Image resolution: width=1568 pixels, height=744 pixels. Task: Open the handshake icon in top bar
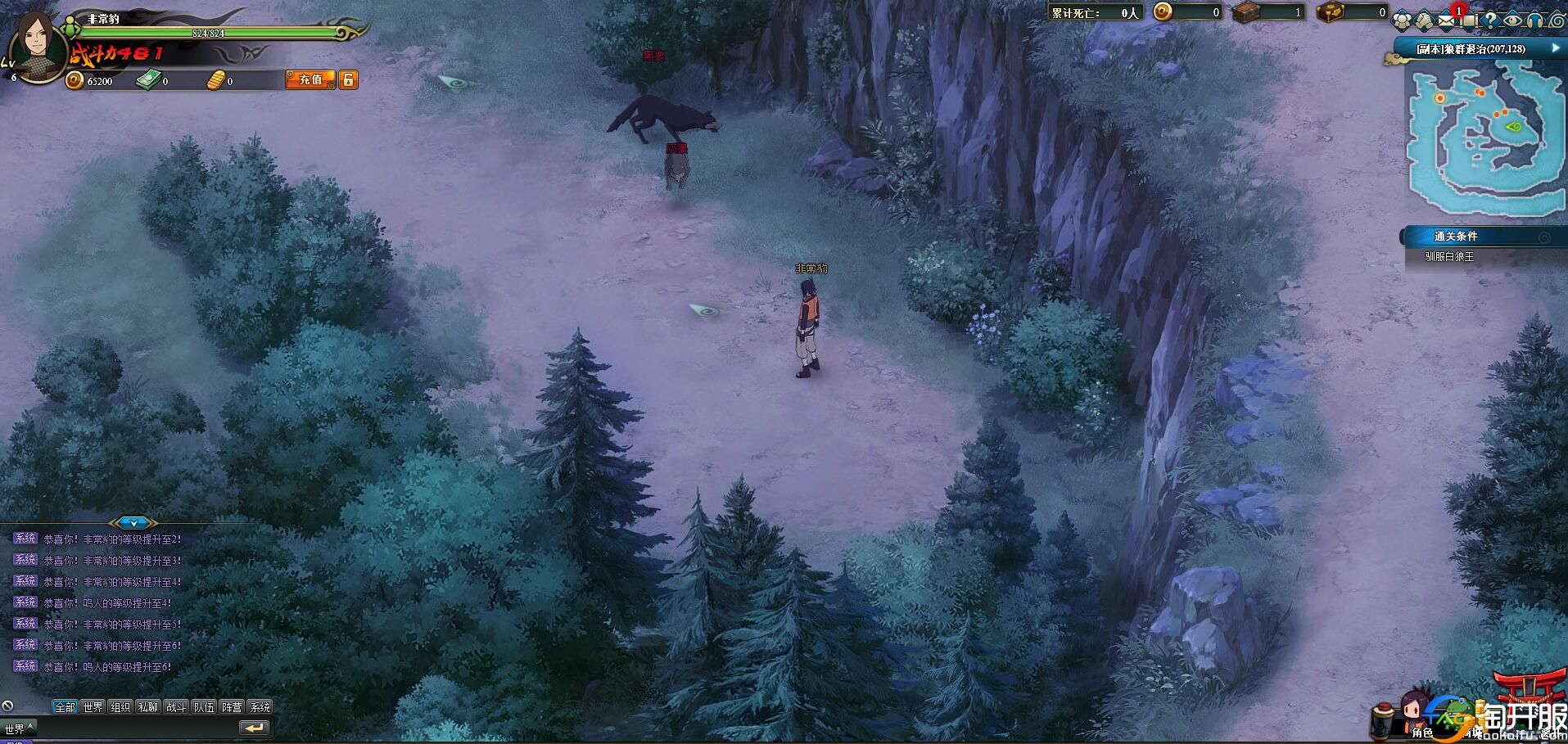pyautogui.click(x=1426, y=20)
